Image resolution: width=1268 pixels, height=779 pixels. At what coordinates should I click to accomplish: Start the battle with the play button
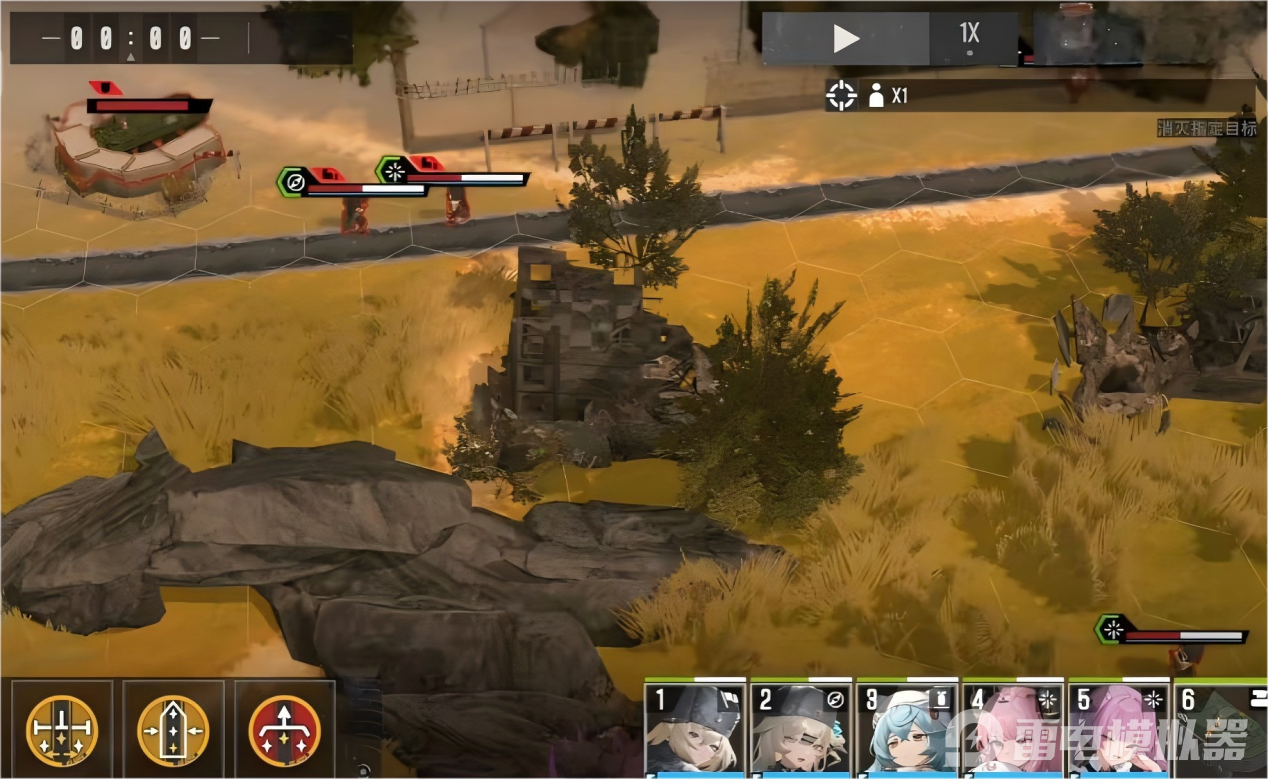(x=846, y=39)
